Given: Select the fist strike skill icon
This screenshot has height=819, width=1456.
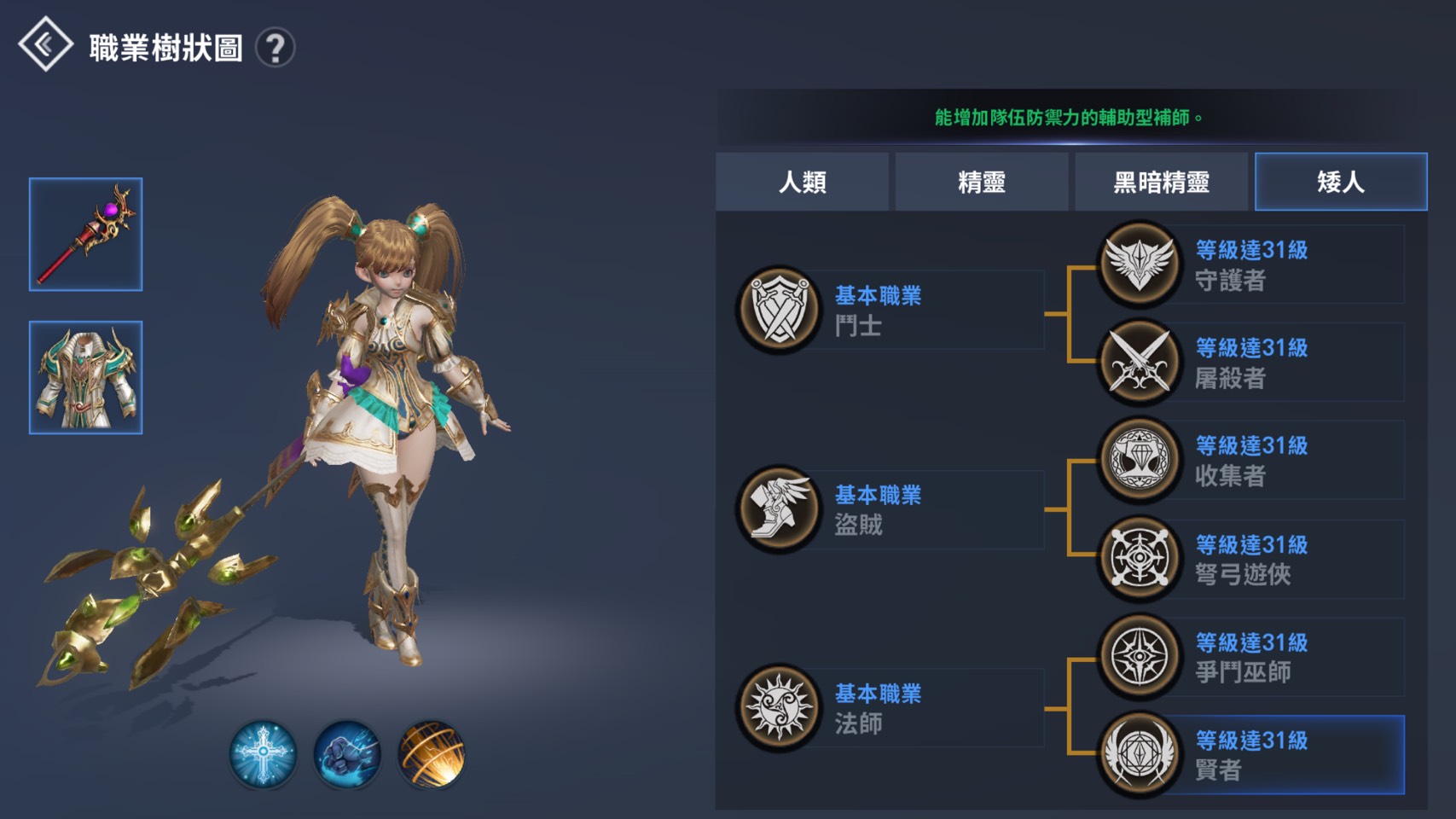Looking at the screenshot, I should 345,756.
